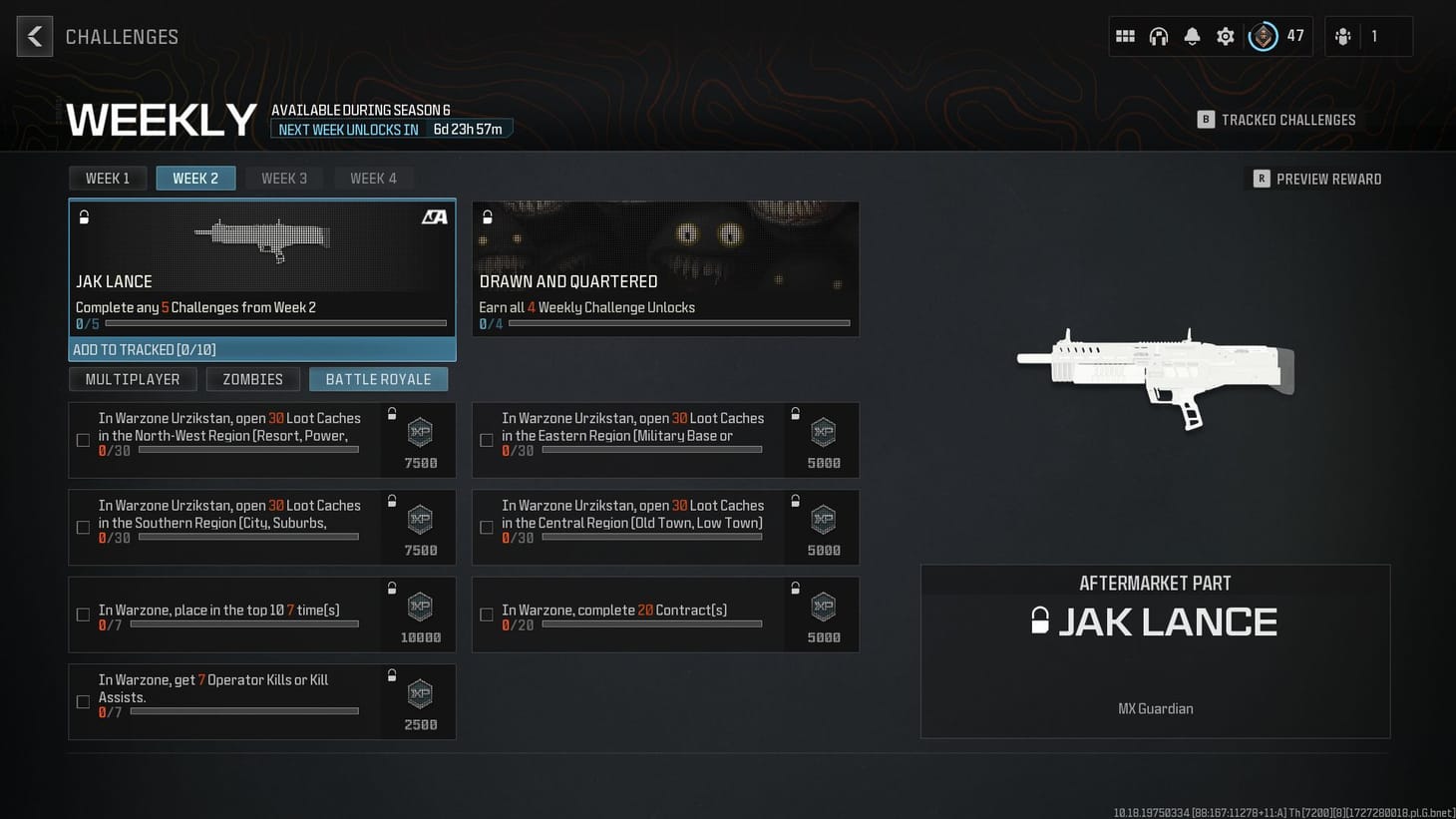Check the Loot Caches North-West Region challenge checkbox
Viewport: 1456px width, 819px height.
click(x=83, y=440)
